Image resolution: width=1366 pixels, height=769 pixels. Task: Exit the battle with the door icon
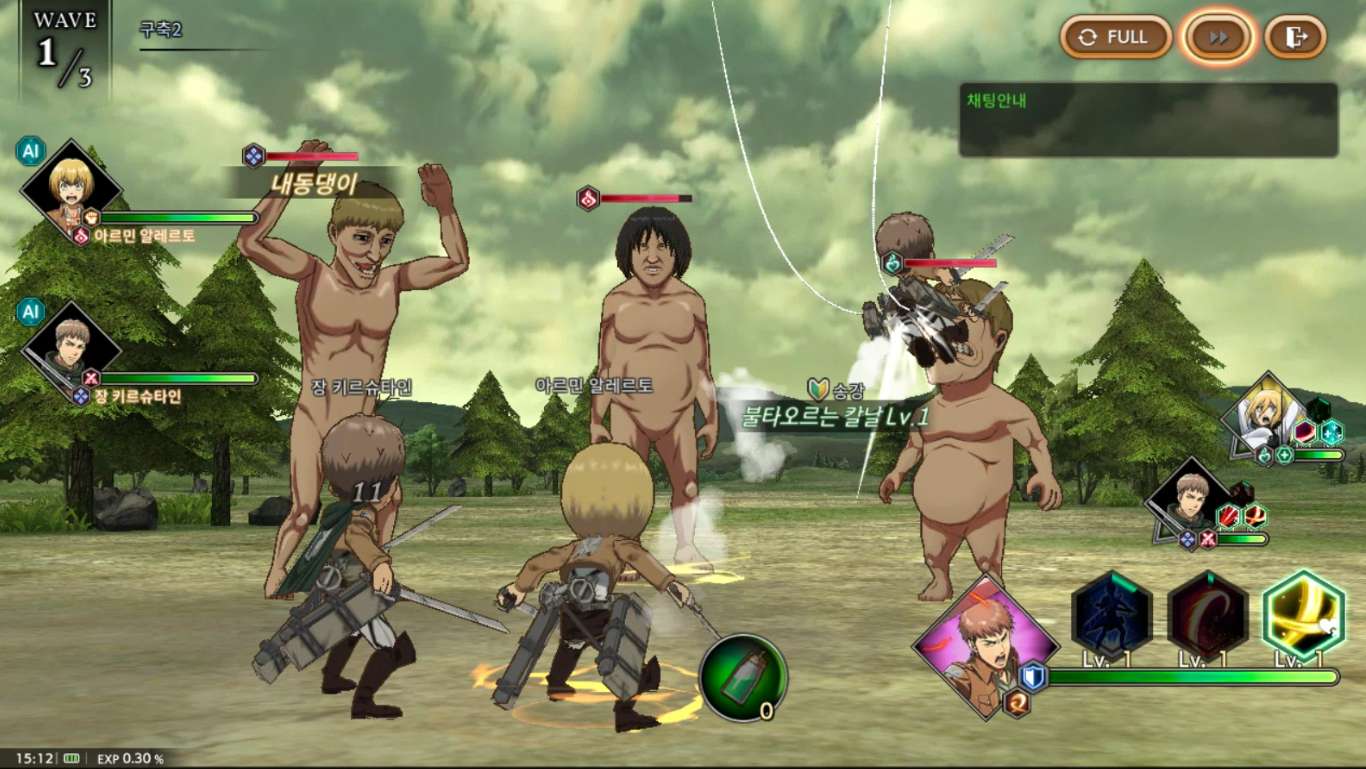coord(1295,38)
